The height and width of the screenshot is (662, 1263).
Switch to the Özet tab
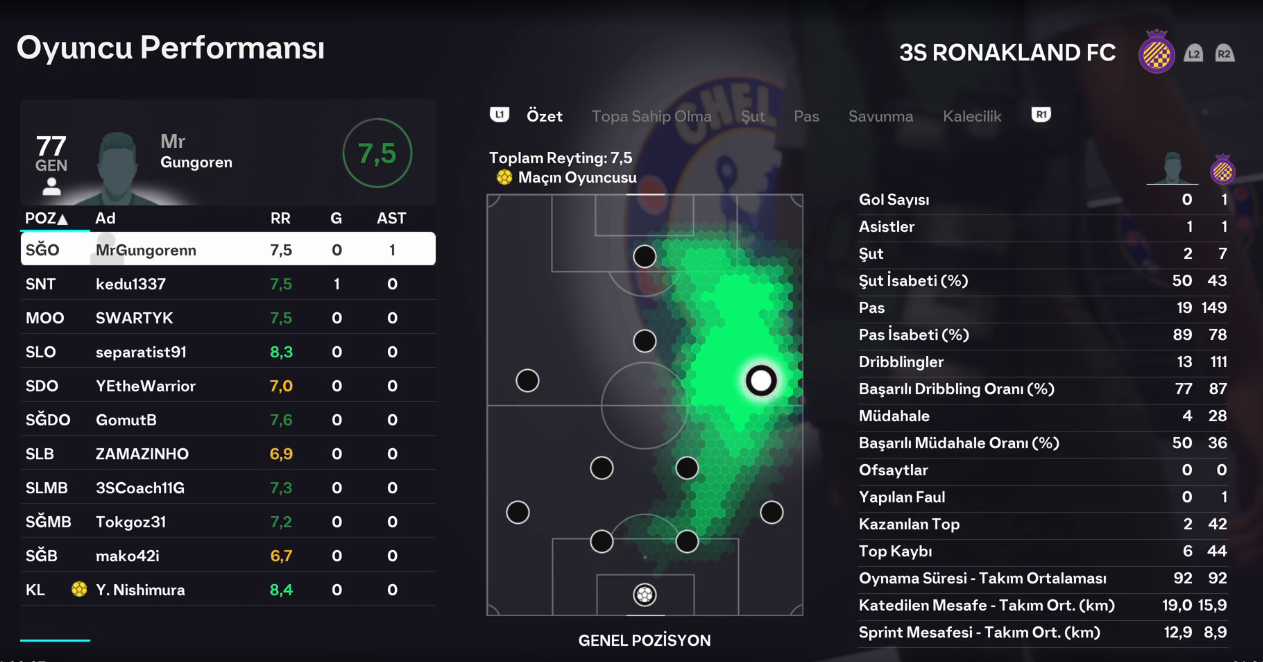point(544,116)
